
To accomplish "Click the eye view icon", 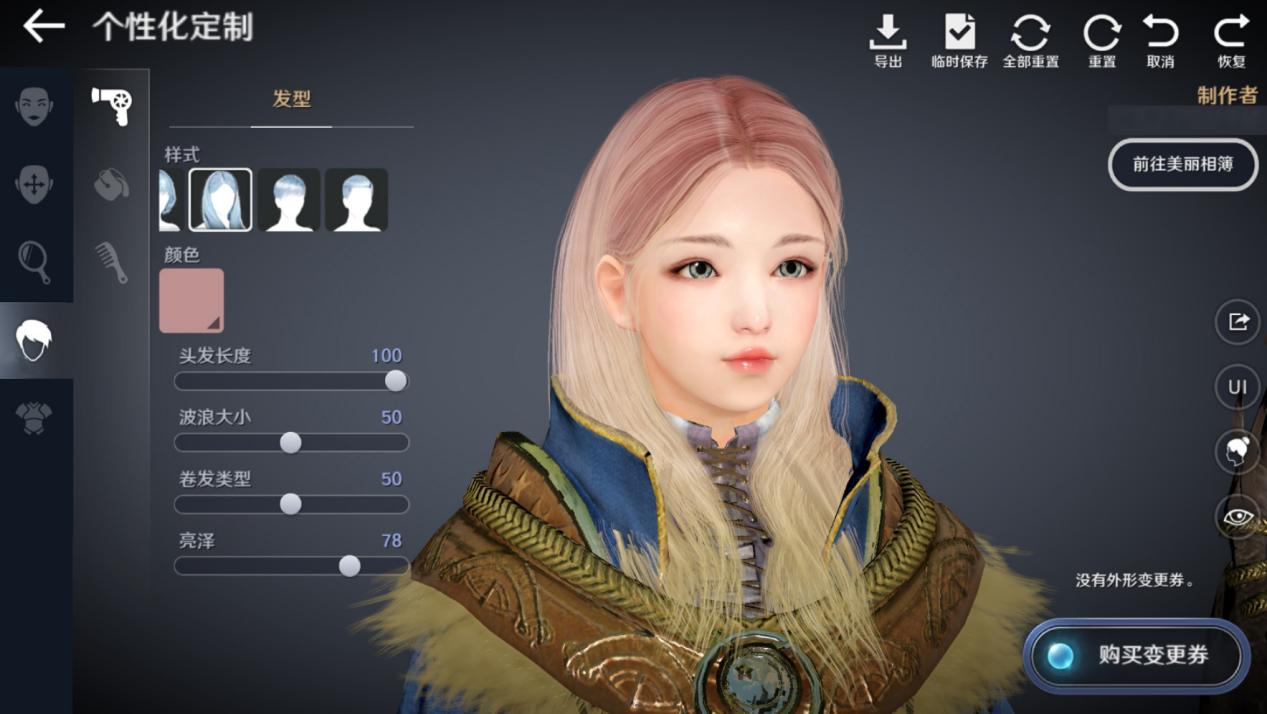I will (1237, 517).
